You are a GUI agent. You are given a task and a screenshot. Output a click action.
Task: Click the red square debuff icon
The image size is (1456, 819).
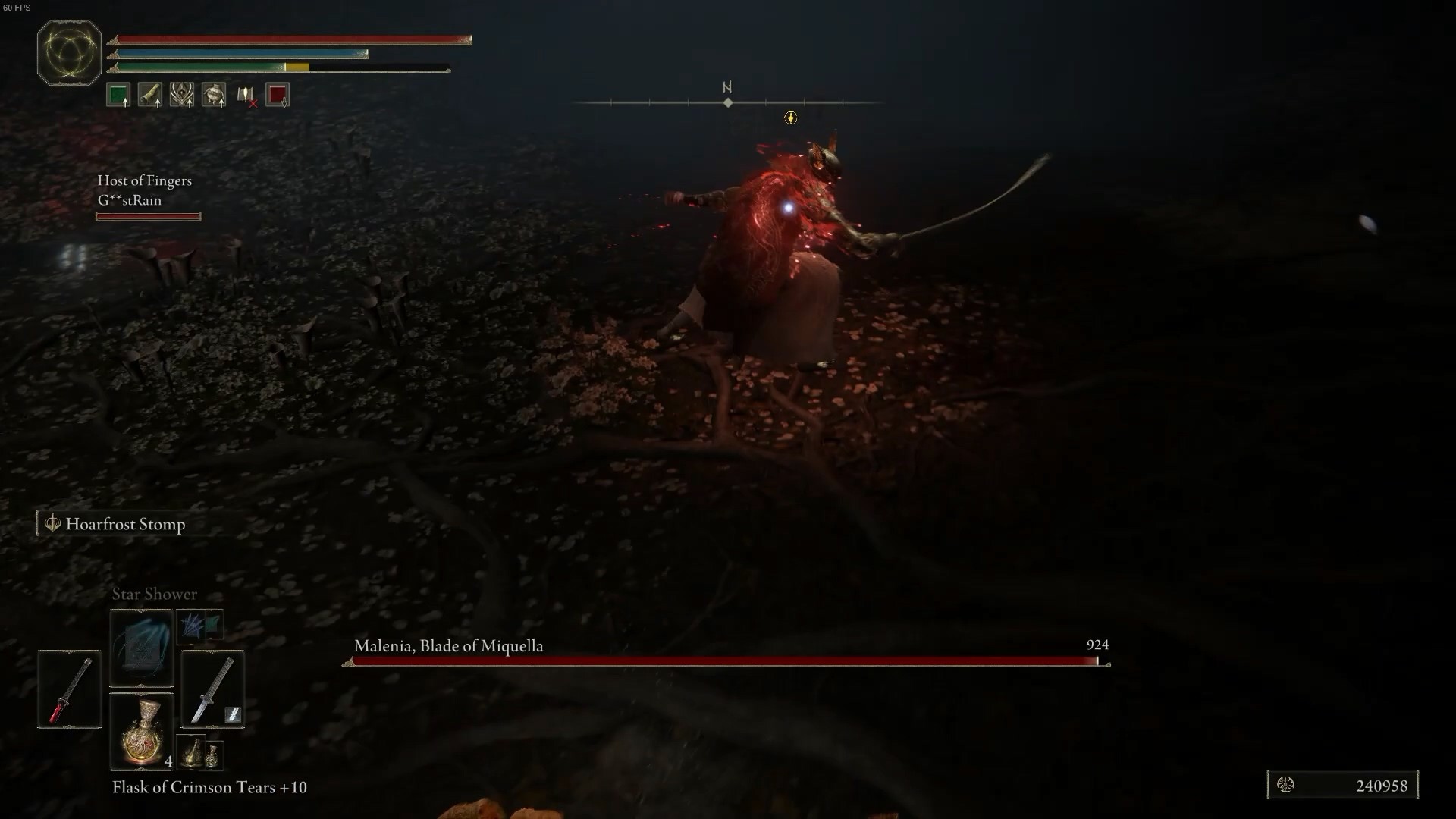[278, 95]
